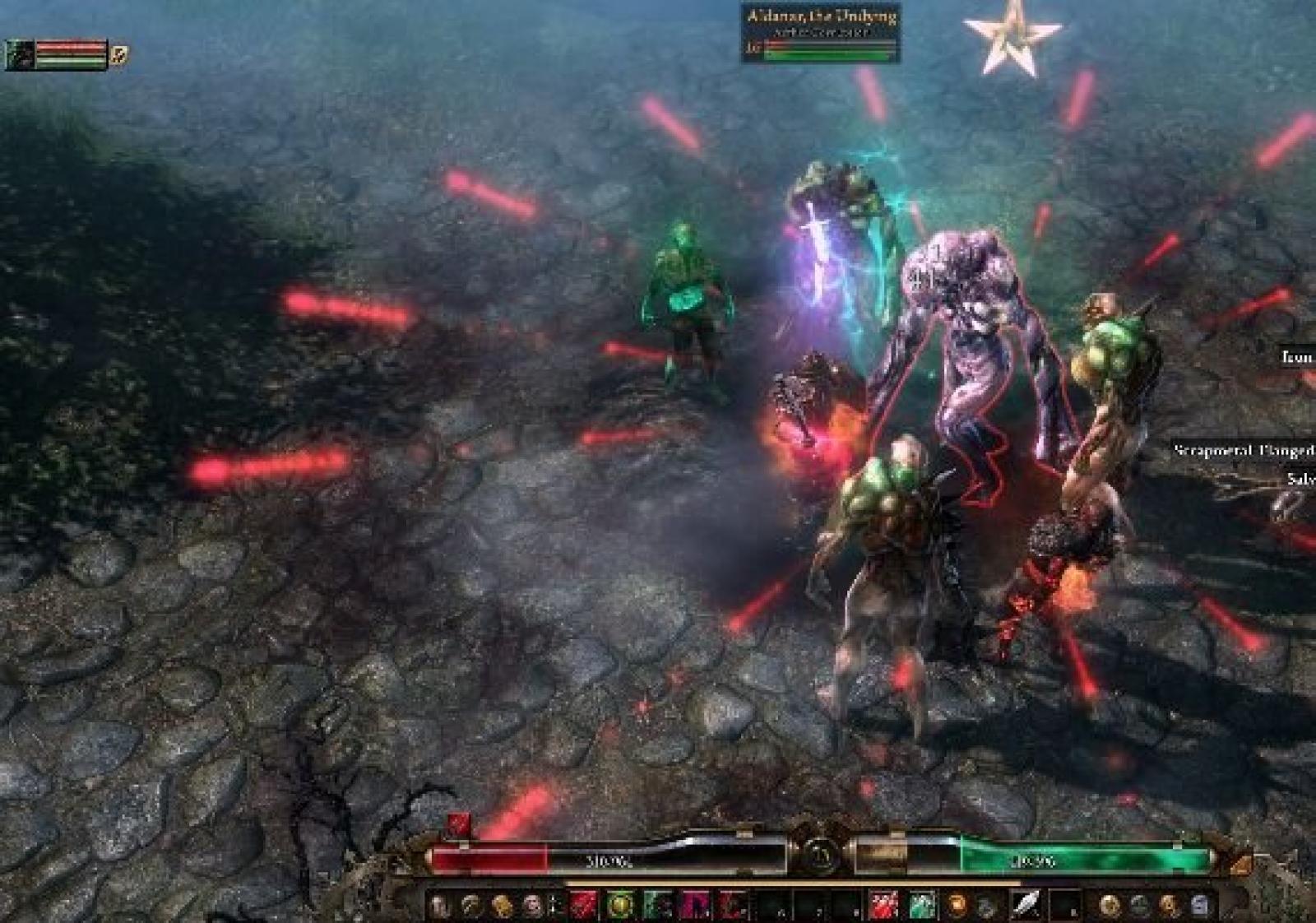This screenshot has width=1316, height=923.
Task: Open the blue-grey book menu button
Action: (x=1199, y=906)
